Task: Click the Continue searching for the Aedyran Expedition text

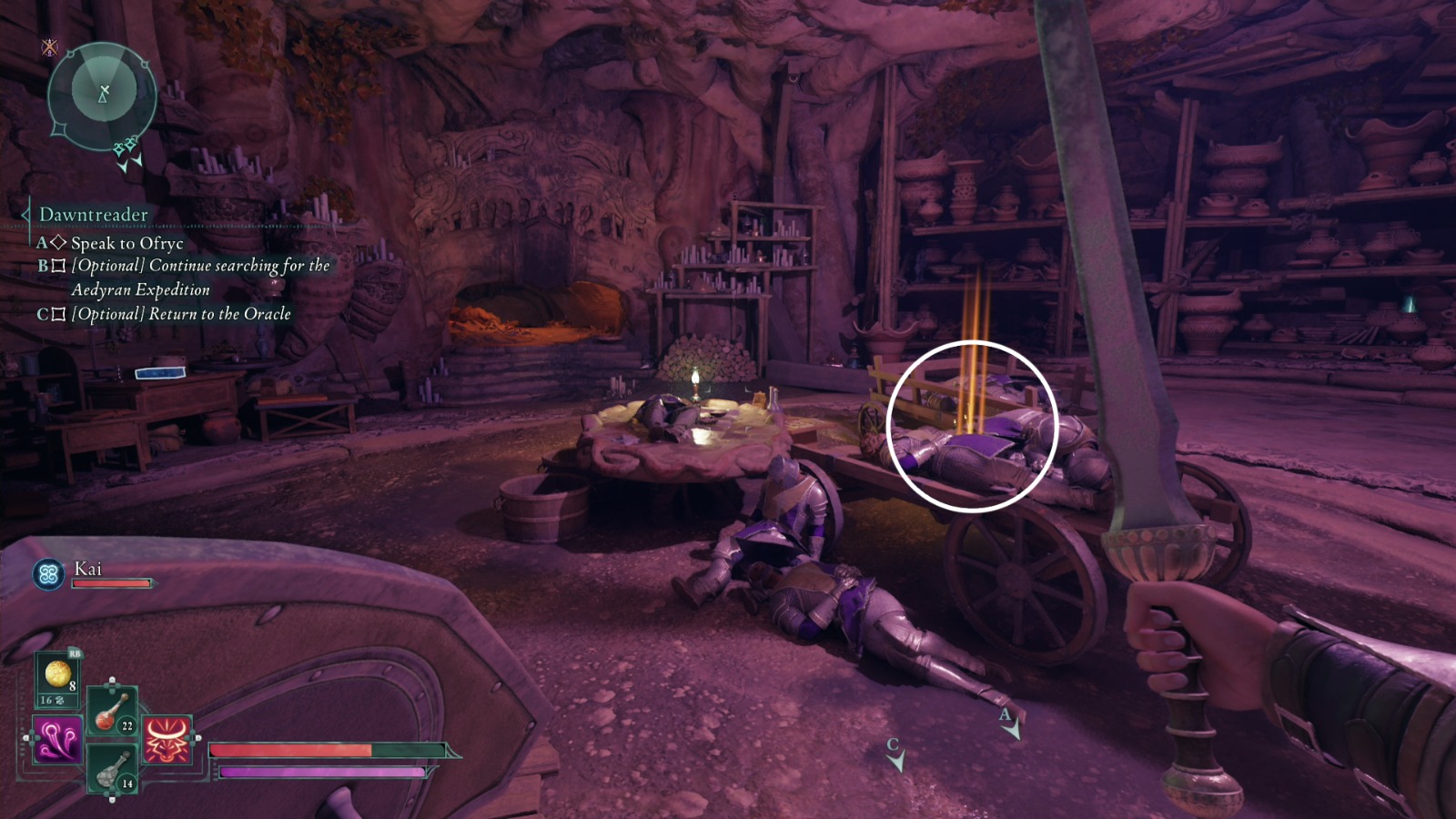Action: click(198, 266)
